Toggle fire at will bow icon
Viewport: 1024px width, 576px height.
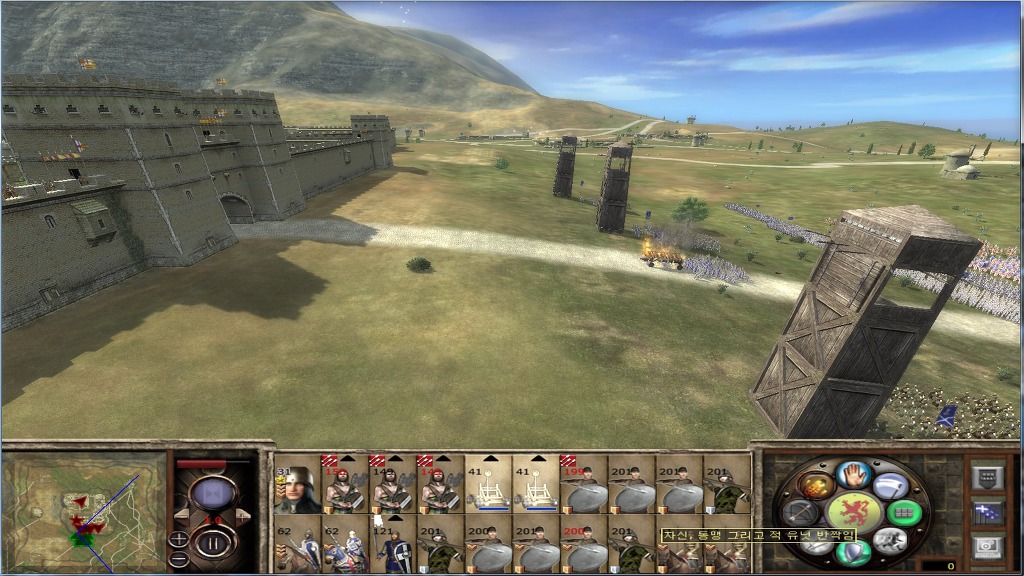801,512
